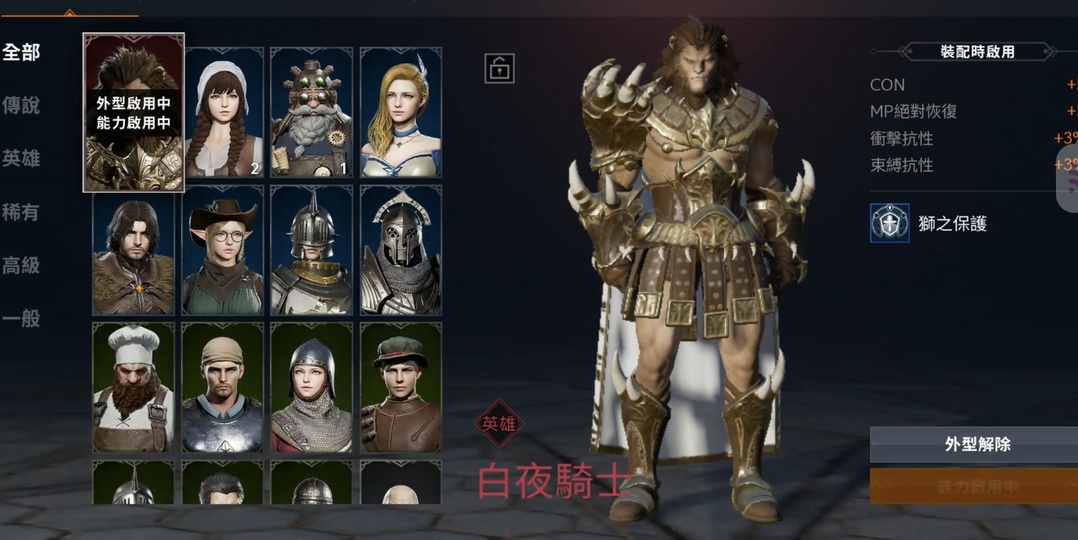The width and height of the screenshot is (1078, 540).
Task: Open the 傳說 category tab
Action: pos(21,105)
